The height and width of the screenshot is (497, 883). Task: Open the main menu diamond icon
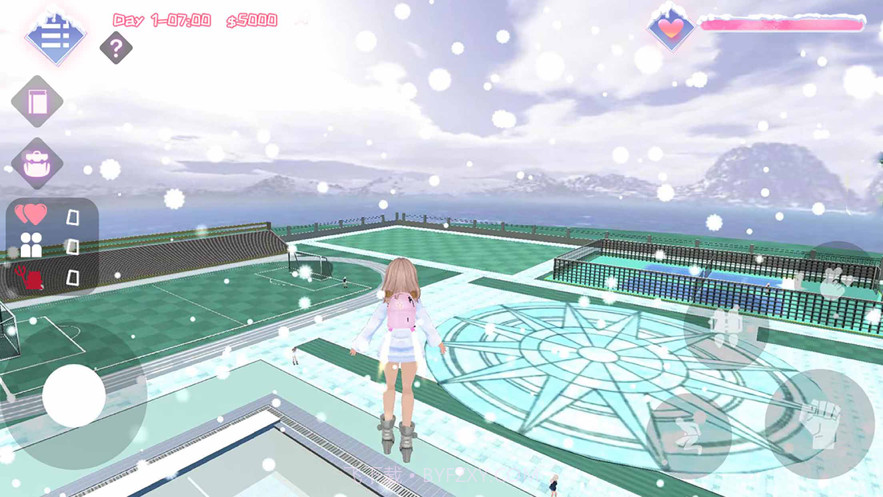[55, 38]
